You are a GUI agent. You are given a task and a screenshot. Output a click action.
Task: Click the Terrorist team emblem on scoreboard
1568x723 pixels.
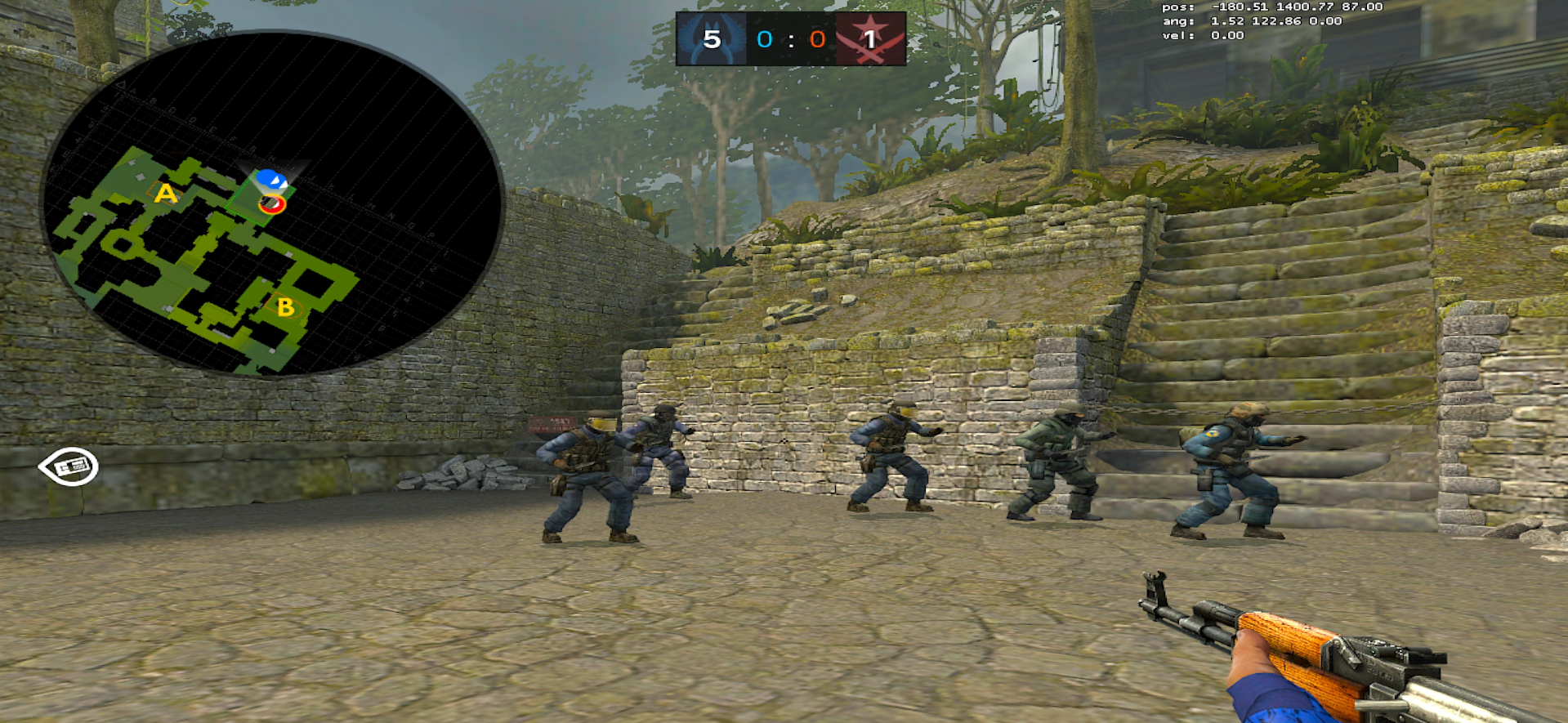[x=870, y=38]
